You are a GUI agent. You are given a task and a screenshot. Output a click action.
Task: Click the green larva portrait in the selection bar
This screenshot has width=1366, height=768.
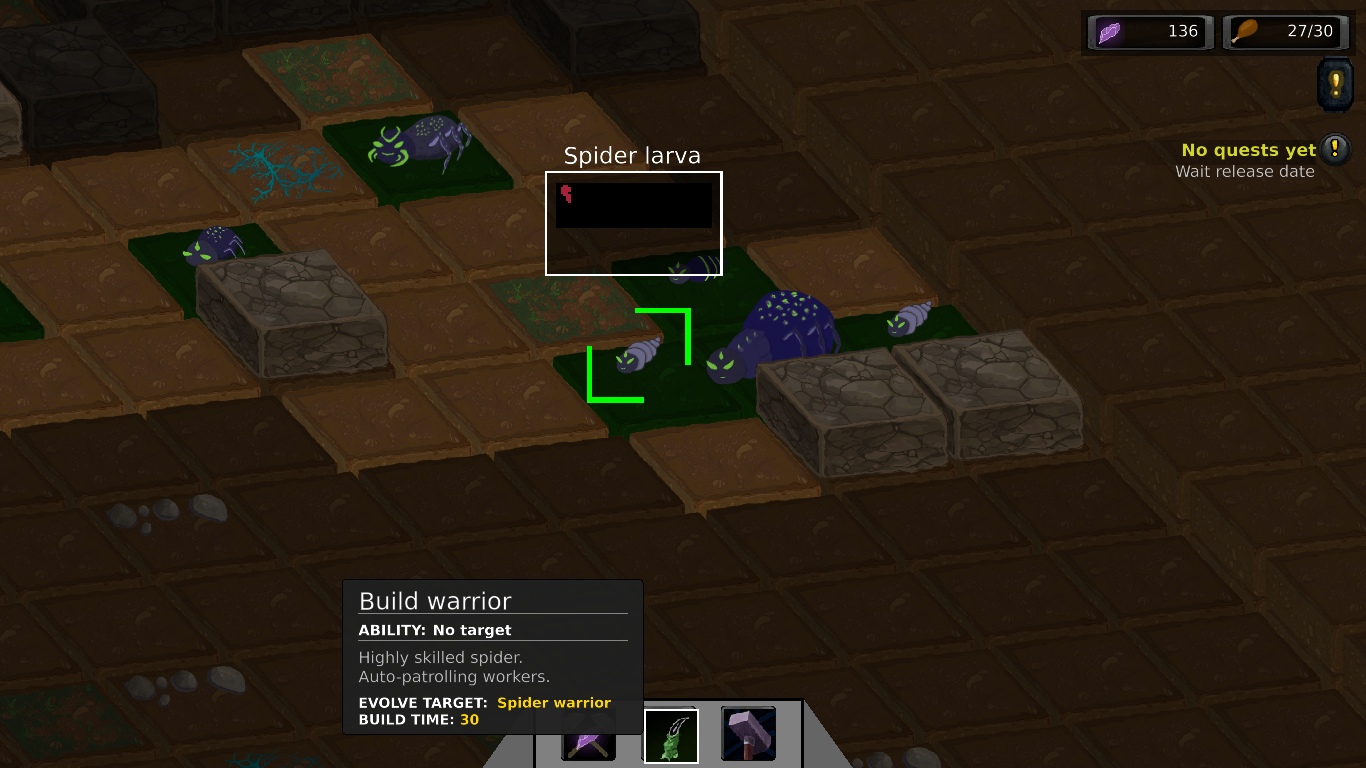click(670, 733)
